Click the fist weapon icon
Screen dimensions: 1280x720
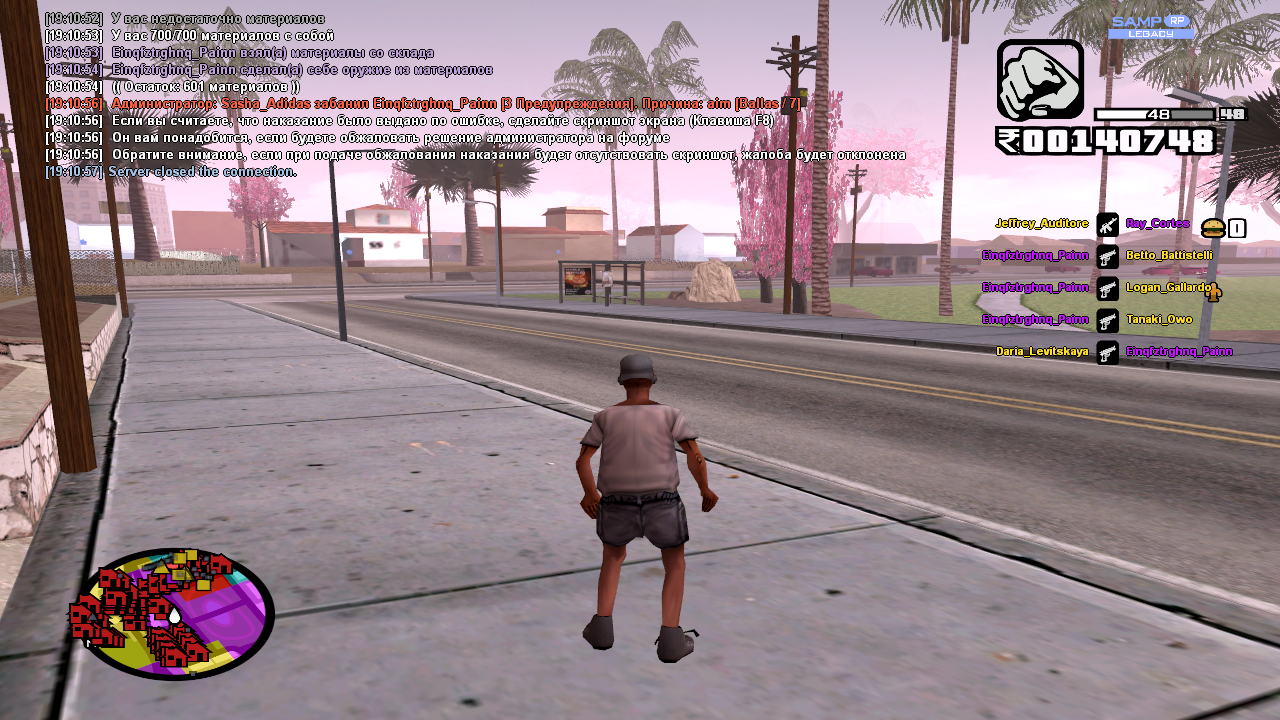click(1040, 80)
